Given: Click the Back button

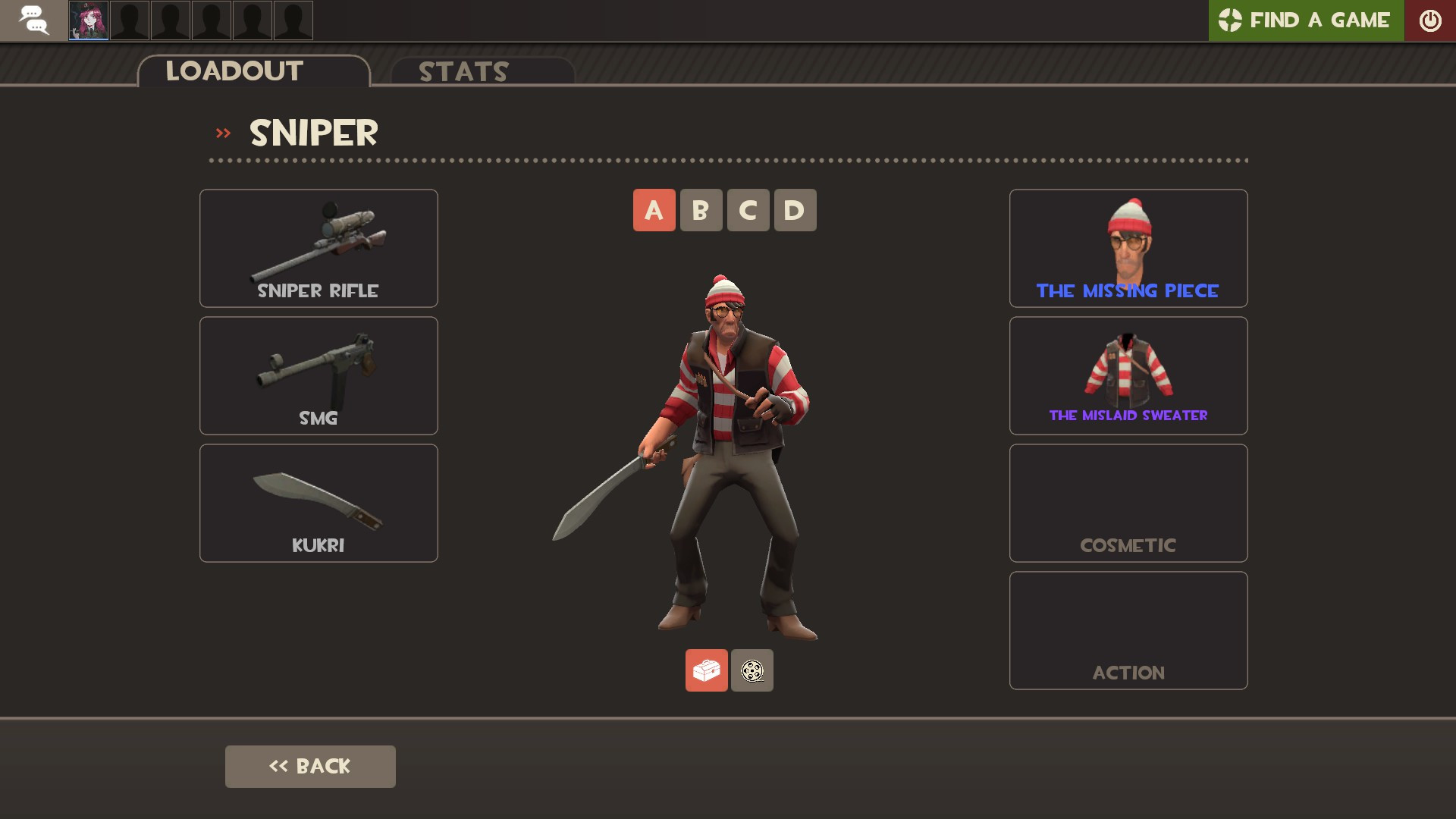Looking at the screenshot, I should tap(309, 766).
